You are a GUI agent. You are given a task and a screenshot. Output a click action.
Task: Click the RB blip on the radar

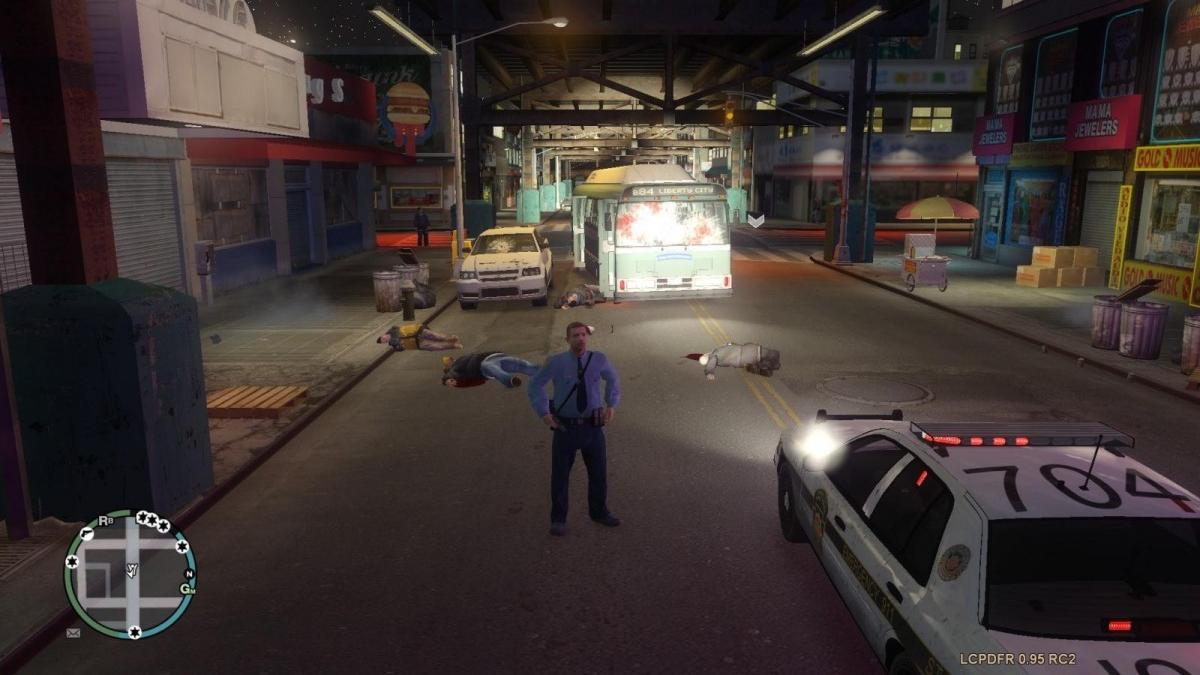(x=106, y=521)
